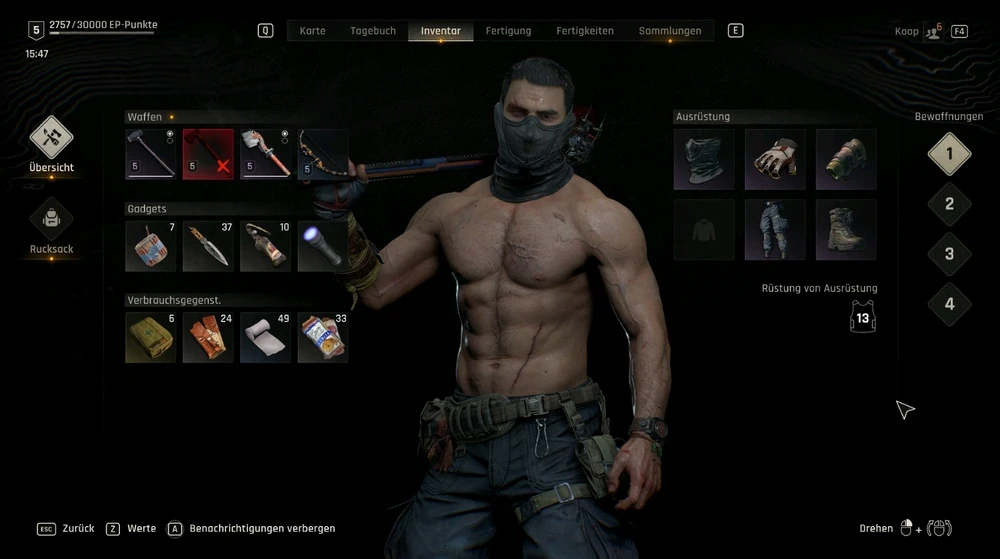Activate loadout number 4
Viewport: 1000px width, 559px height.
click(949, 304)
